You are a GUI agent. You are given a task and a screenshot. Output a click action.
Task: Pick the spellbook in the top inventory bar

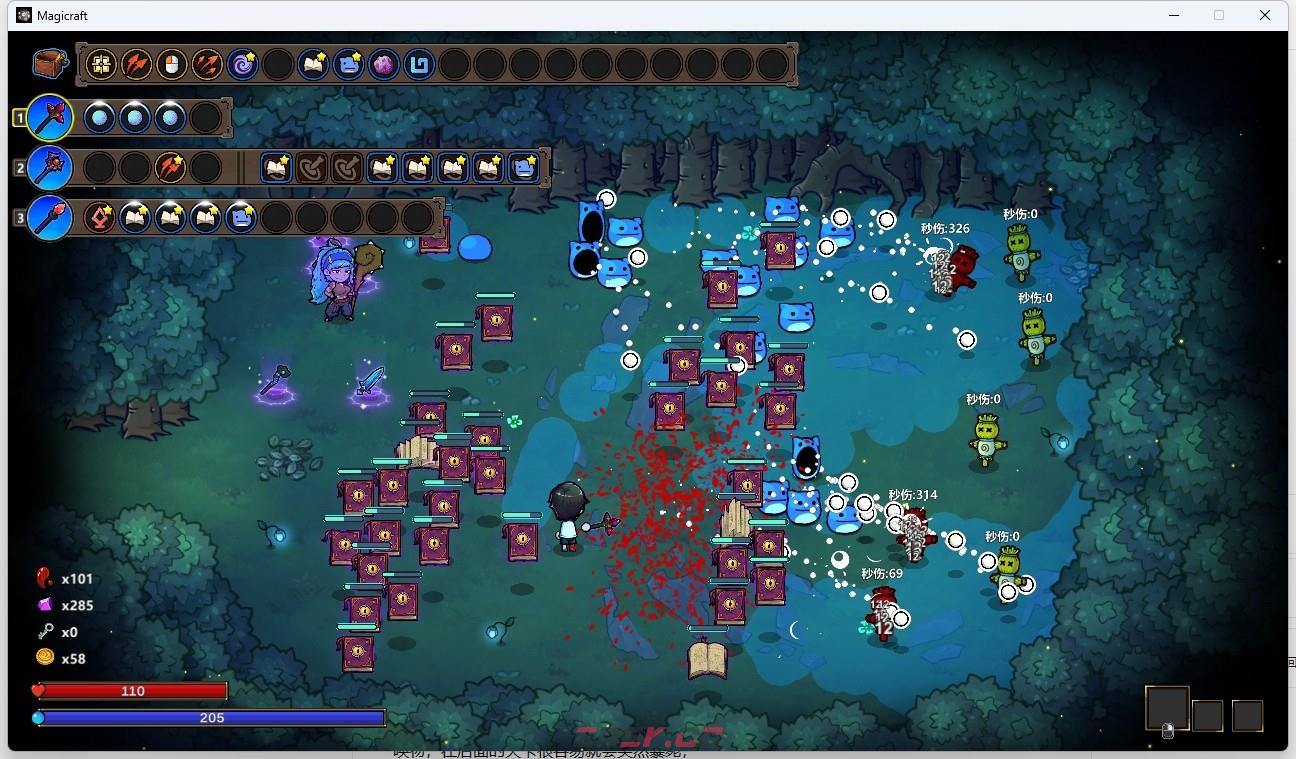coord(313,65)
